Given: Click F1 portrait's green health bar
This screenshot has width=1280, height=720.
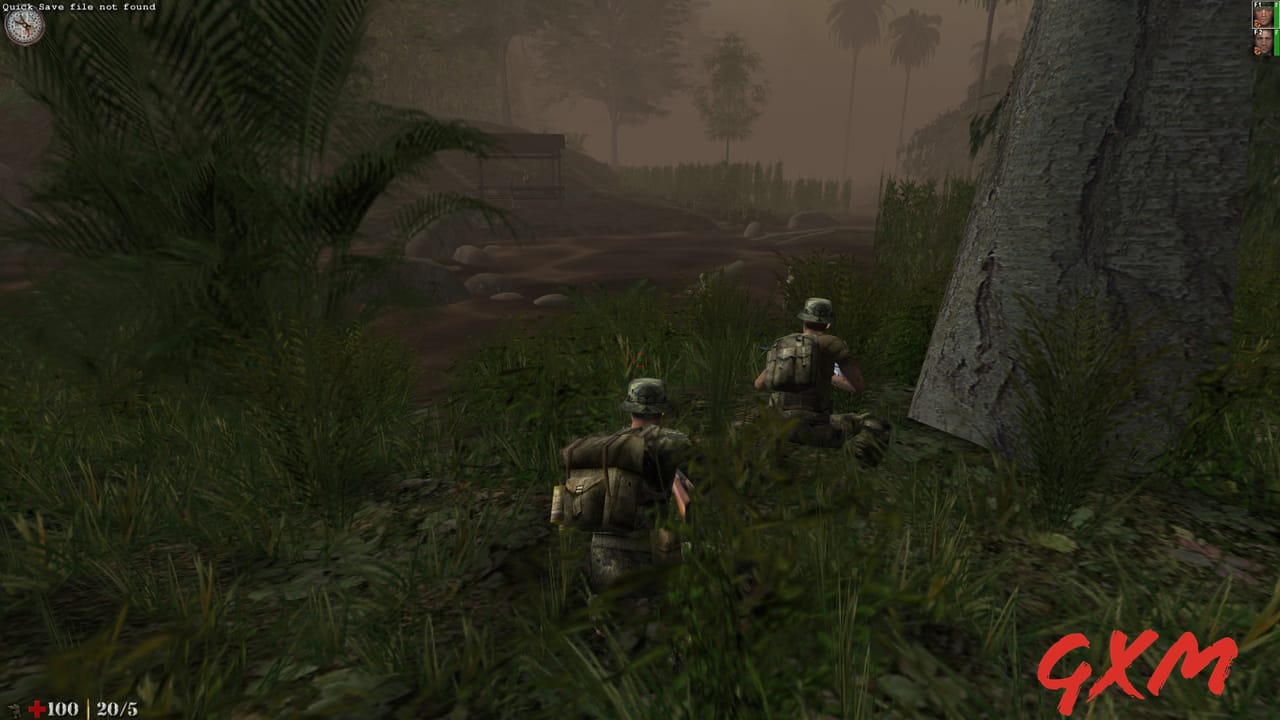Looking at the screenshot, I should point(1277,15).
